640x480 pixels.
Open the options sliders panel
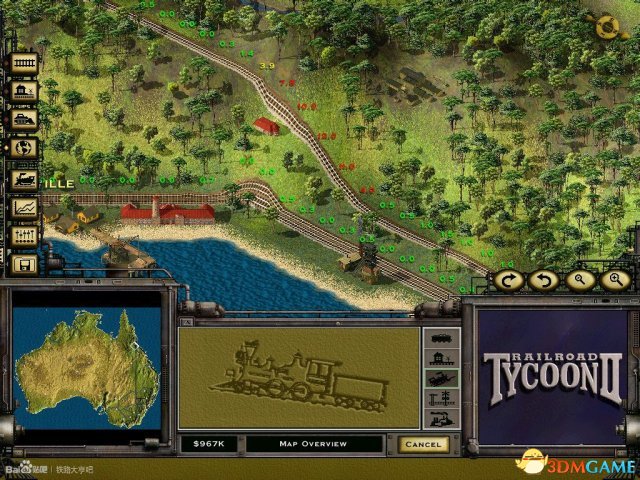24,236
